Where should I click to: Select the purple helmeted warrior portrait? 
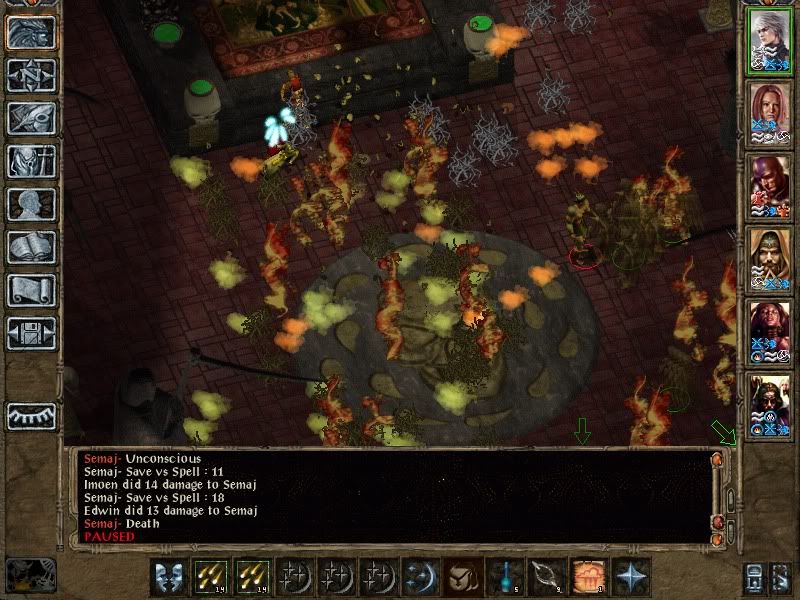click(x=770, y=186)
